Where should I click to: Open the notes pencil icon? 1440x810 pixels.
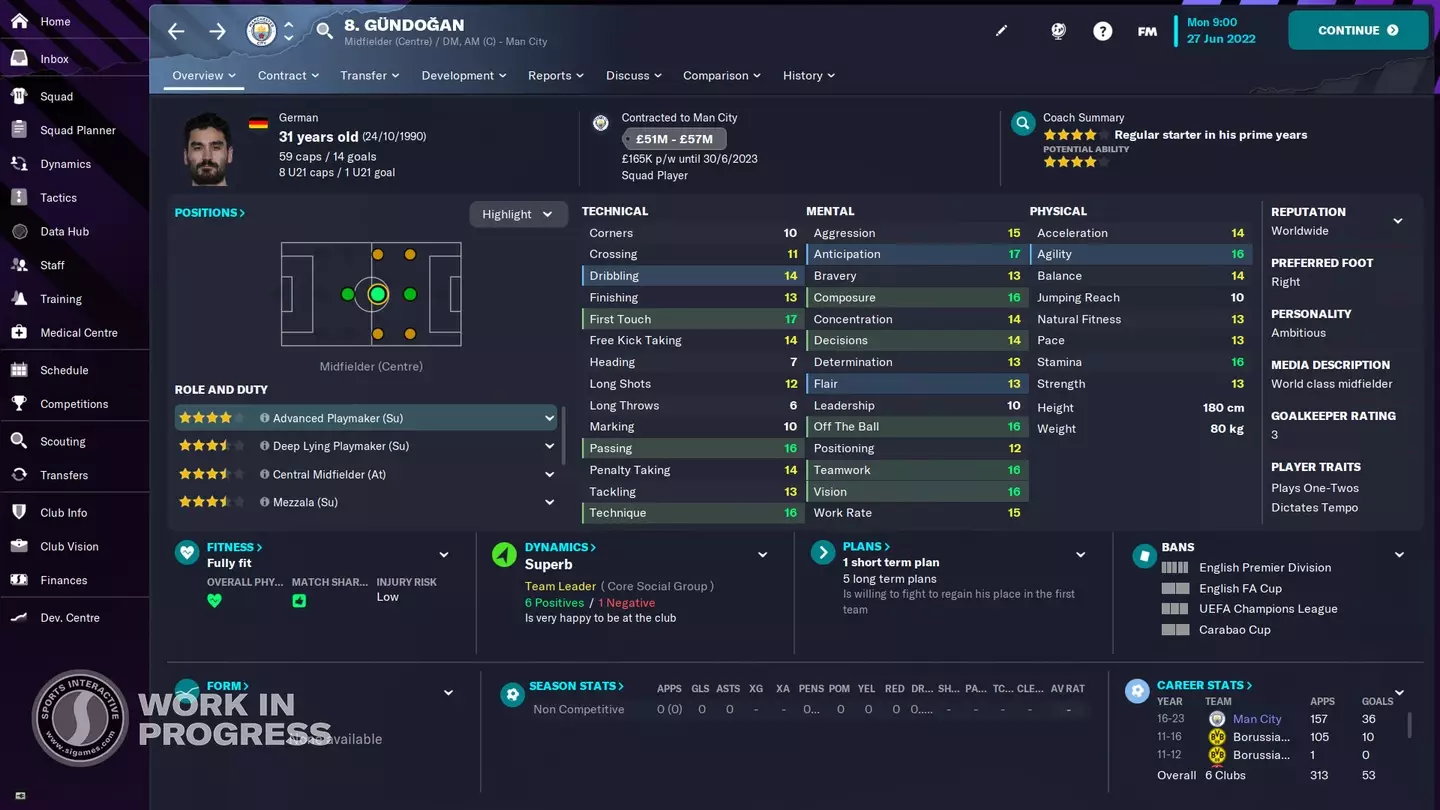click(1002, 31)
